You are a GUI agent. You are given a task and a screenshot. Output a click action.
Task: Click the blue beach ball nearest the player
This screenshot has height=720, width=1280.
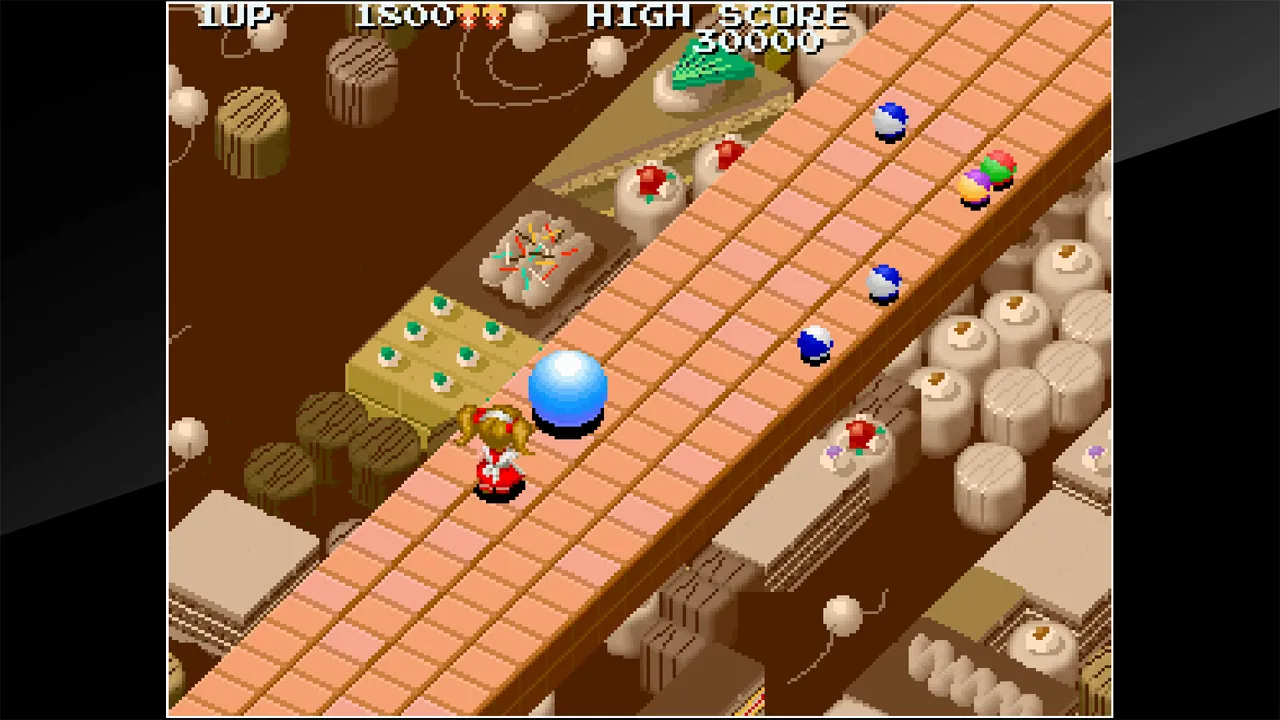815,345
